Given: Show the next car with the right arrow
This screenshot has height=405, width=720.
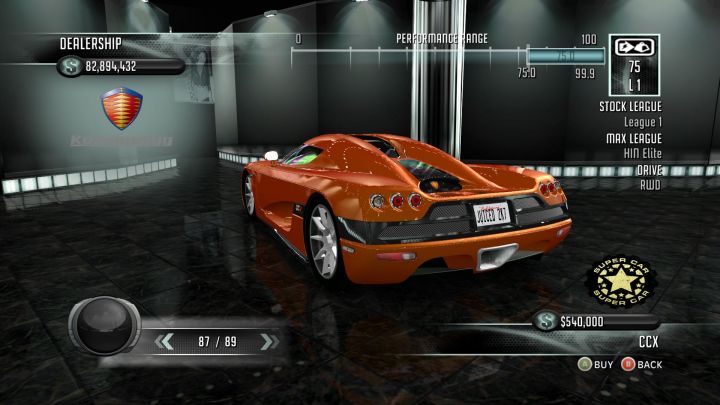Looking at the screenshot, I should pos(267,342).
